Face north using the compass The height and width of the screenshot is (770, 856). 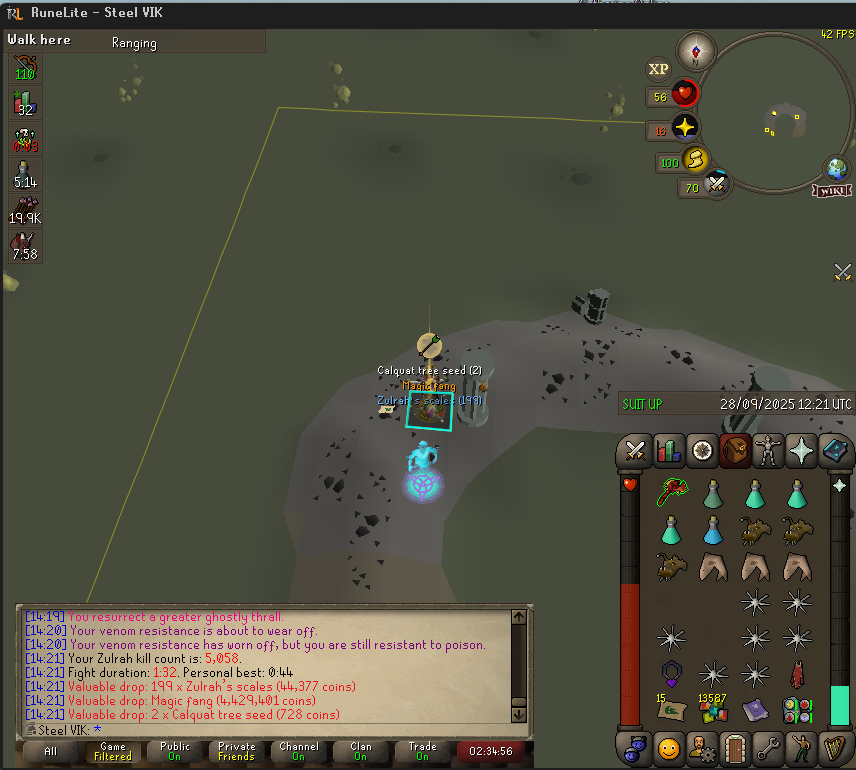coord(696,50)
